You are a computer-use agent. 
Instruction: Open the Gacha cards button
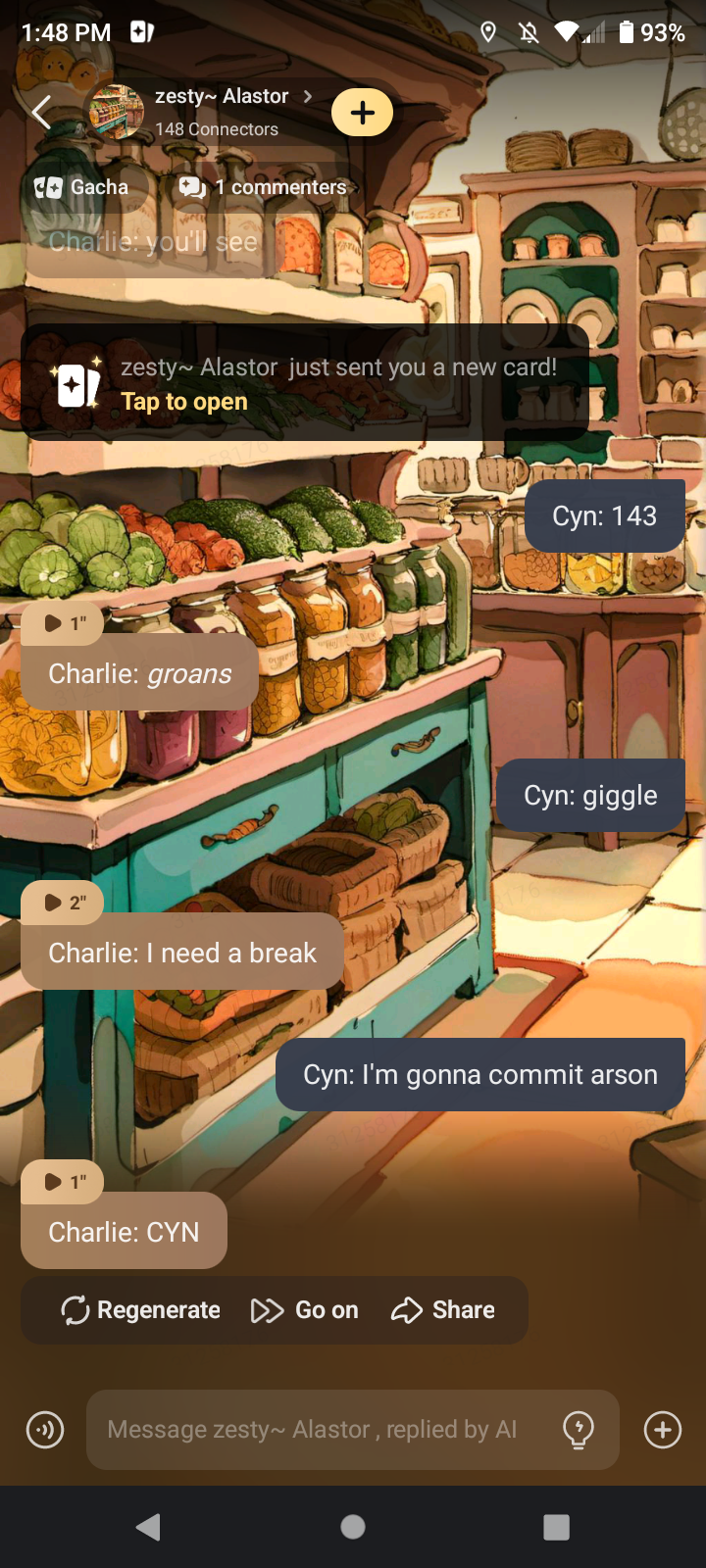pos(82,187)
